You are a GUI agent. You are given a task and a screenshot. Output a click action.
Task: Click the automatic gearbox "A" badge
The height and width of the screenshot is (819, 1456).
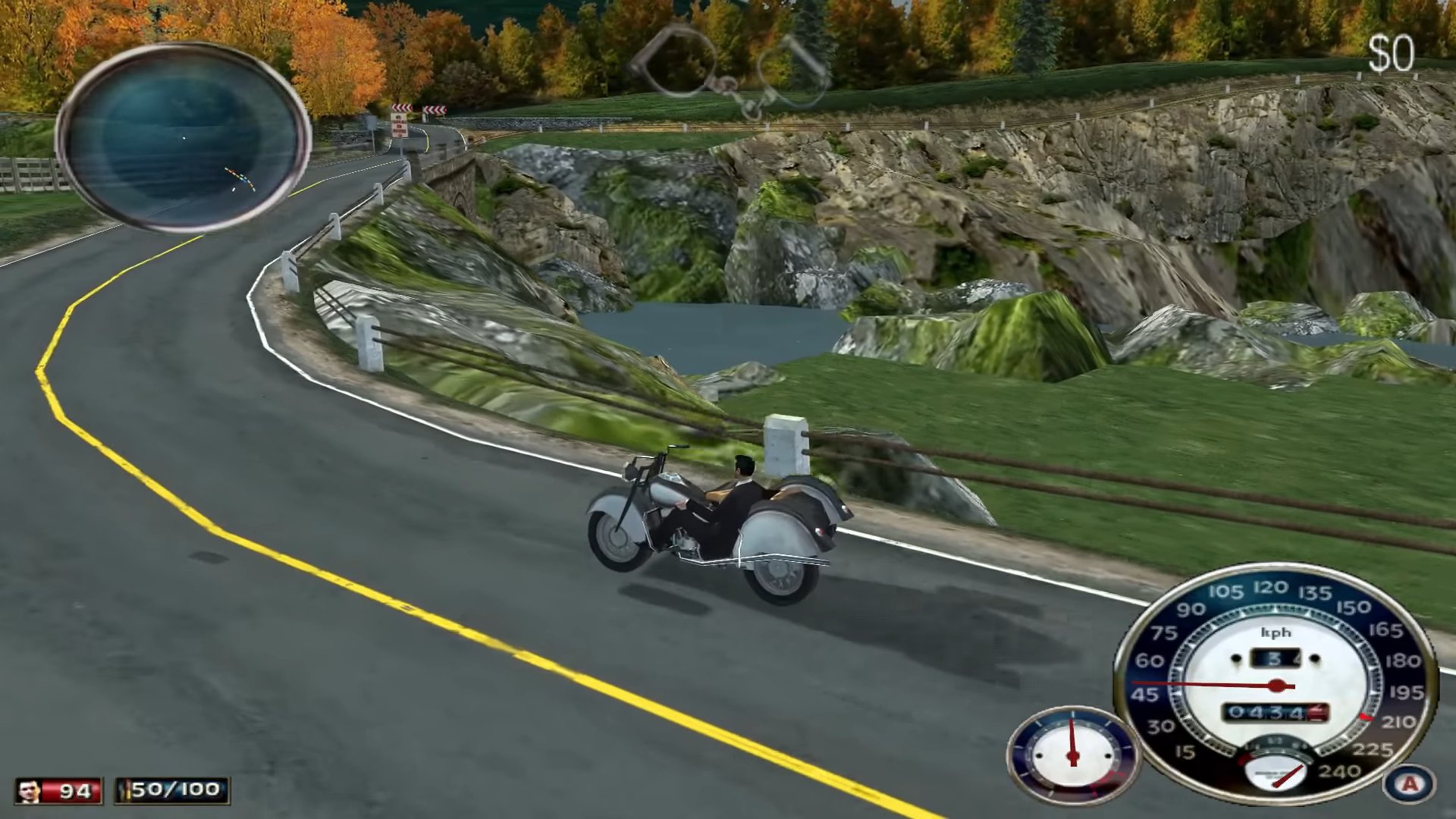[x=1409, y=783]
